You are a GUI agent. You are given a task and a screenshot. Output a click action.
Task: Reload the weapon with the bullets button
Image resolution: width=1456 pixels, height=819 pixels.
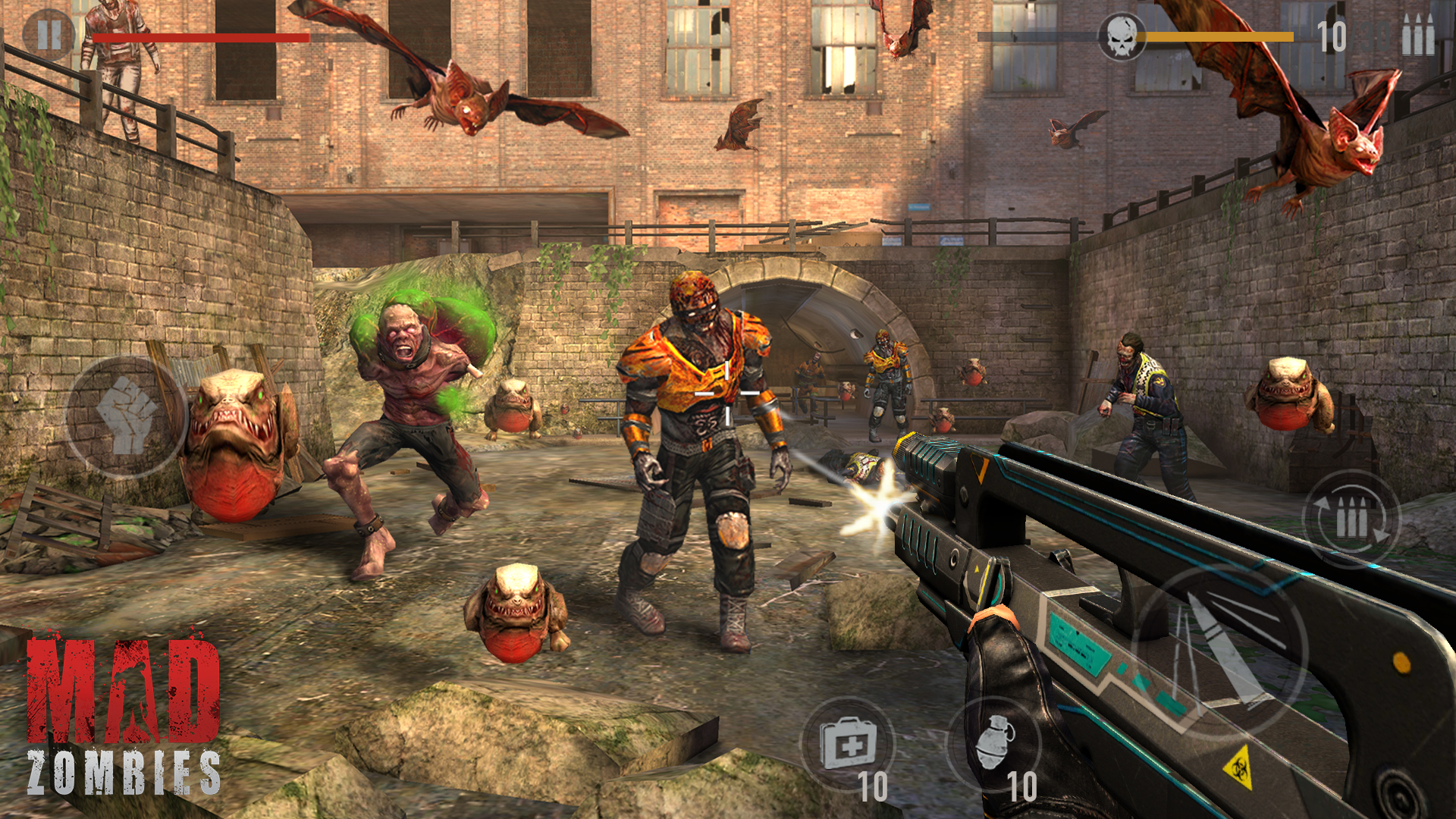pyautogui.click(x=1351, y=519)
